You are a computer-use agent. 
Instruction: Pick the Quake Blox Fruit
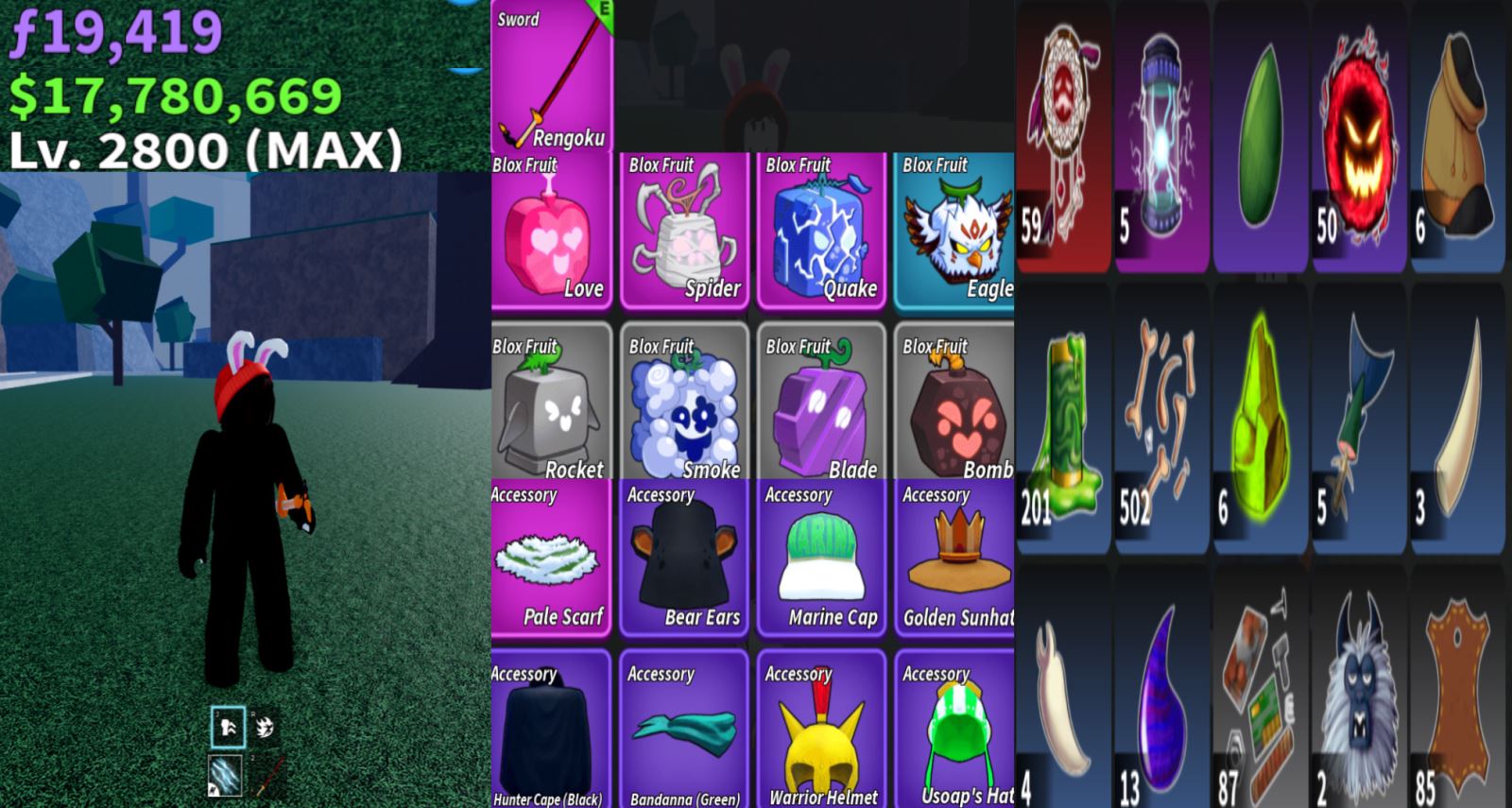(821, 232)
